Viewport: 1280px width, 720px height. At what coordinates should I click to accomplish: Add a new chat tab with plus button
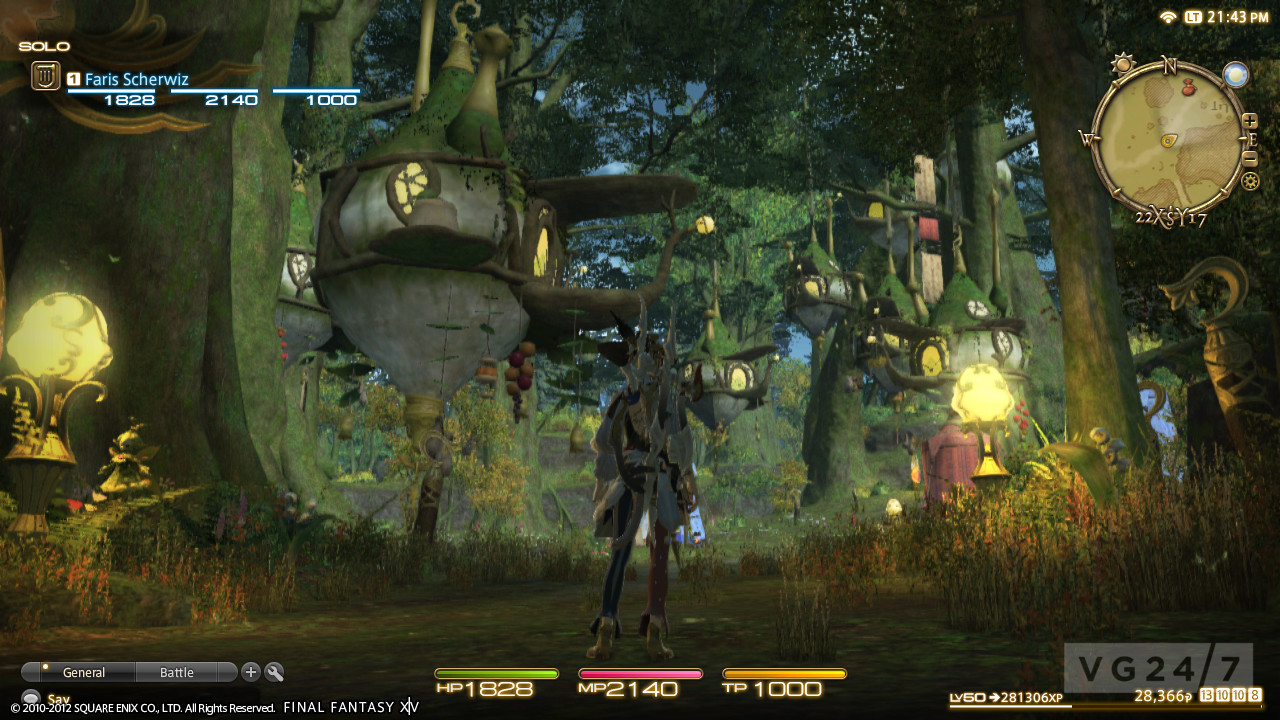(x=251, y=673)
